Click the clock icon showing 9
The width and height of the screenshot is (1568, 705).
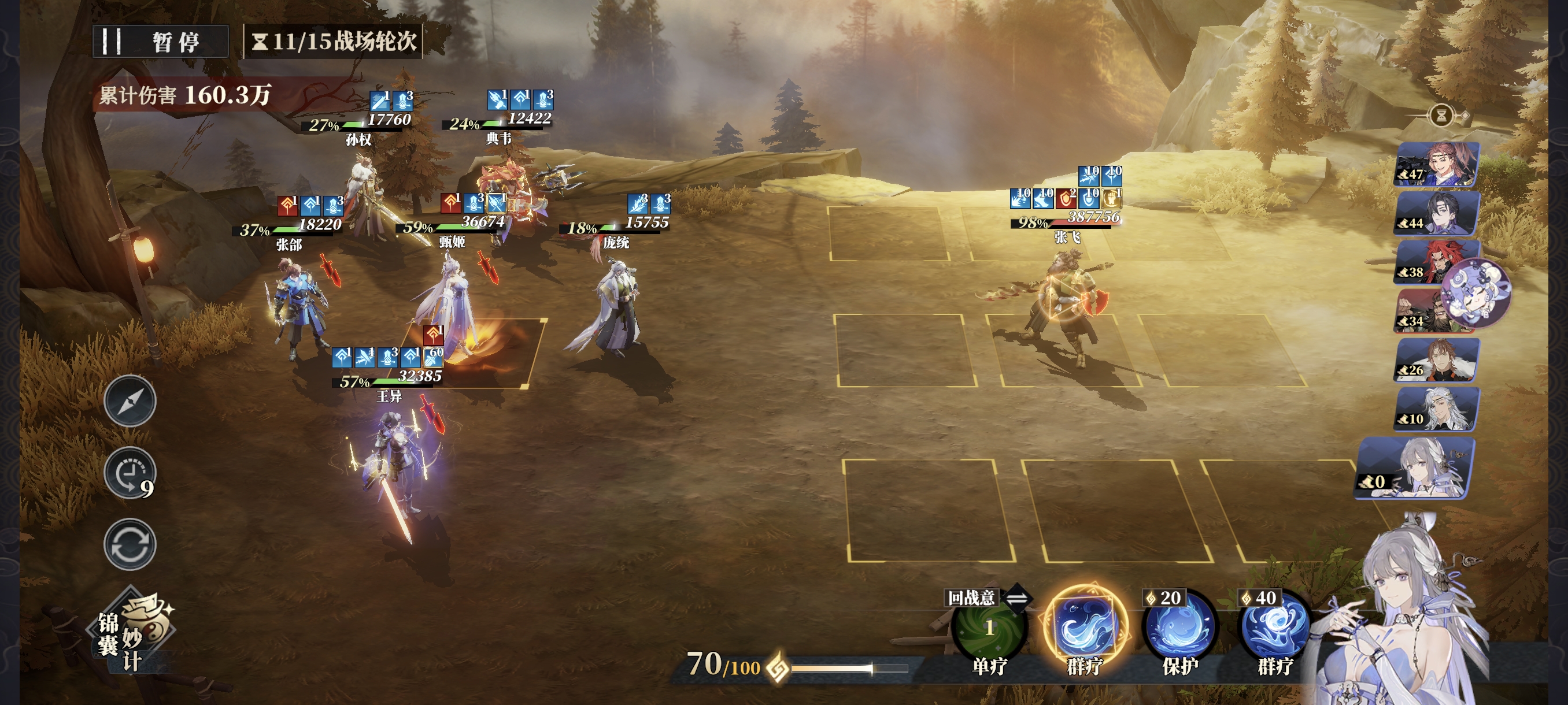point(130,473)
